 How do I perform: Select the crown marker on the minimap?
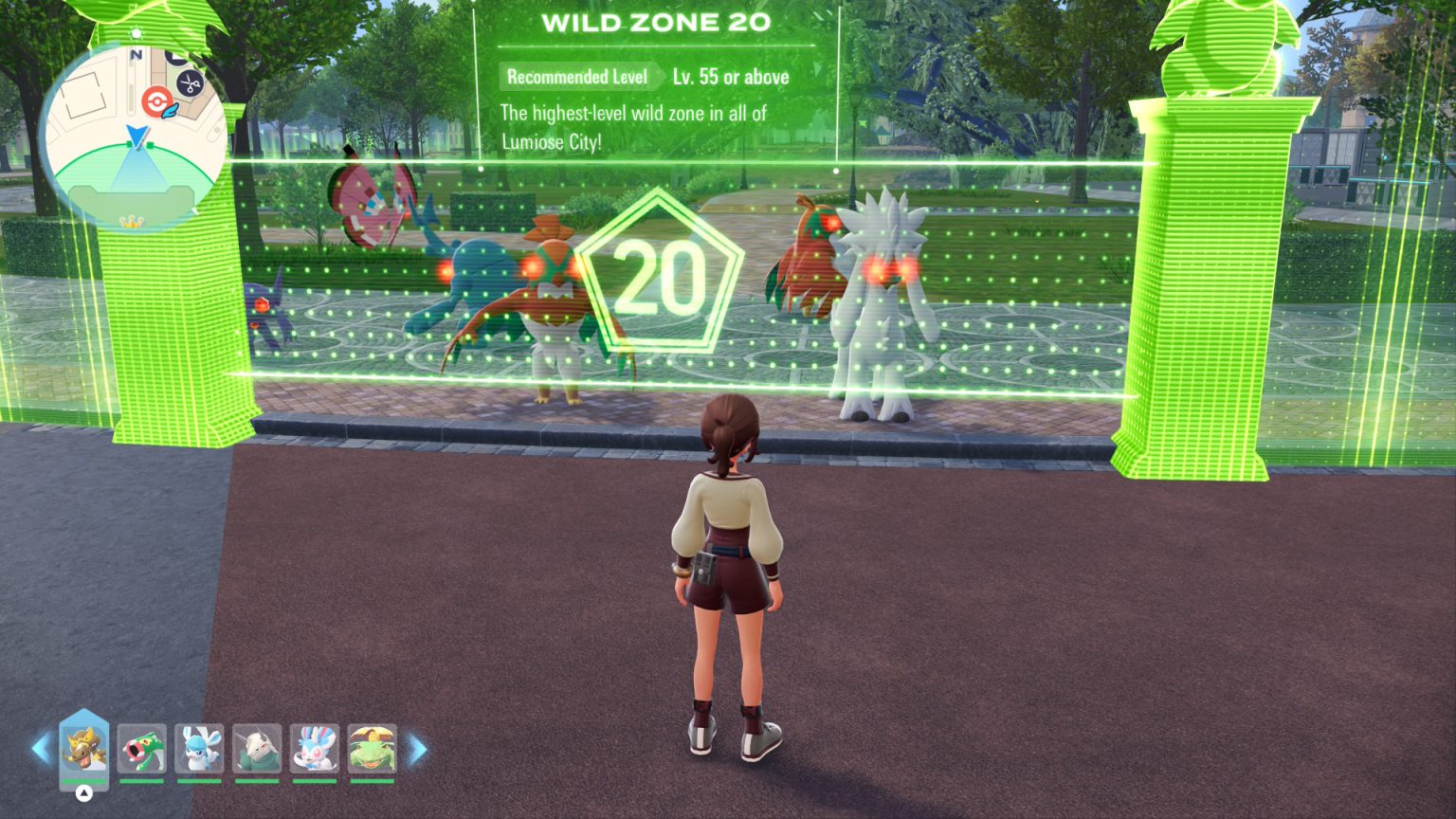tap(132, 221)
